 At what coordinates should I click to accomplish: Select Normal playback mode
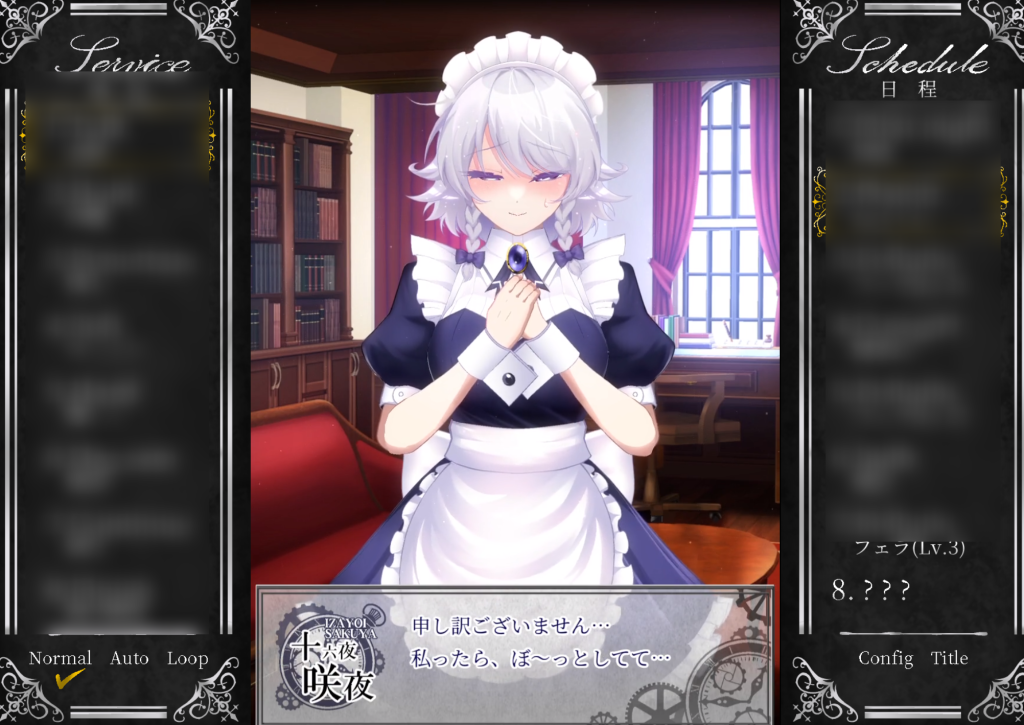pyautogui.click(x=60, y=659)
